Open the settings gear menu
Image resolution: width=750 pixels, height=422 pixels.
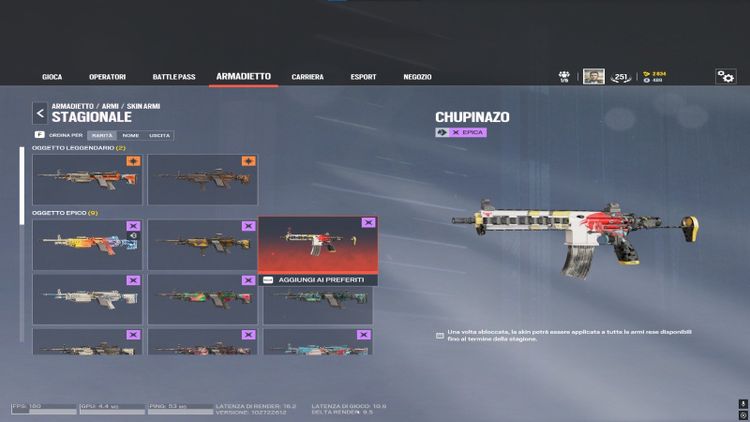pos(725,77)
